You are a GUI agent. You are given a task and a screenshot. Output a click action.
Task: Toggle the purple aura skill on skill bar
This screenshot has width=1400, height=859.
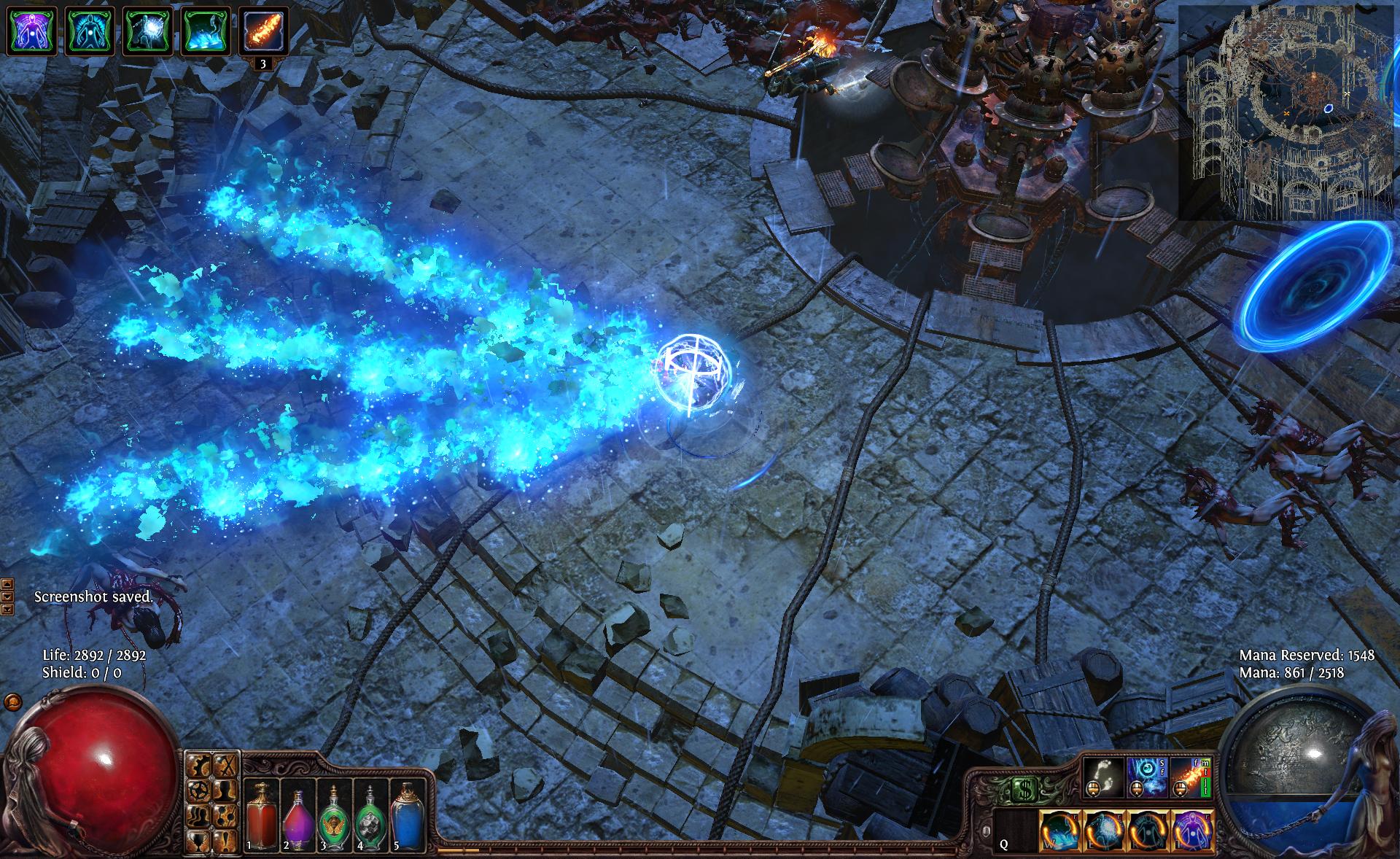click(x=1191, y=831)
